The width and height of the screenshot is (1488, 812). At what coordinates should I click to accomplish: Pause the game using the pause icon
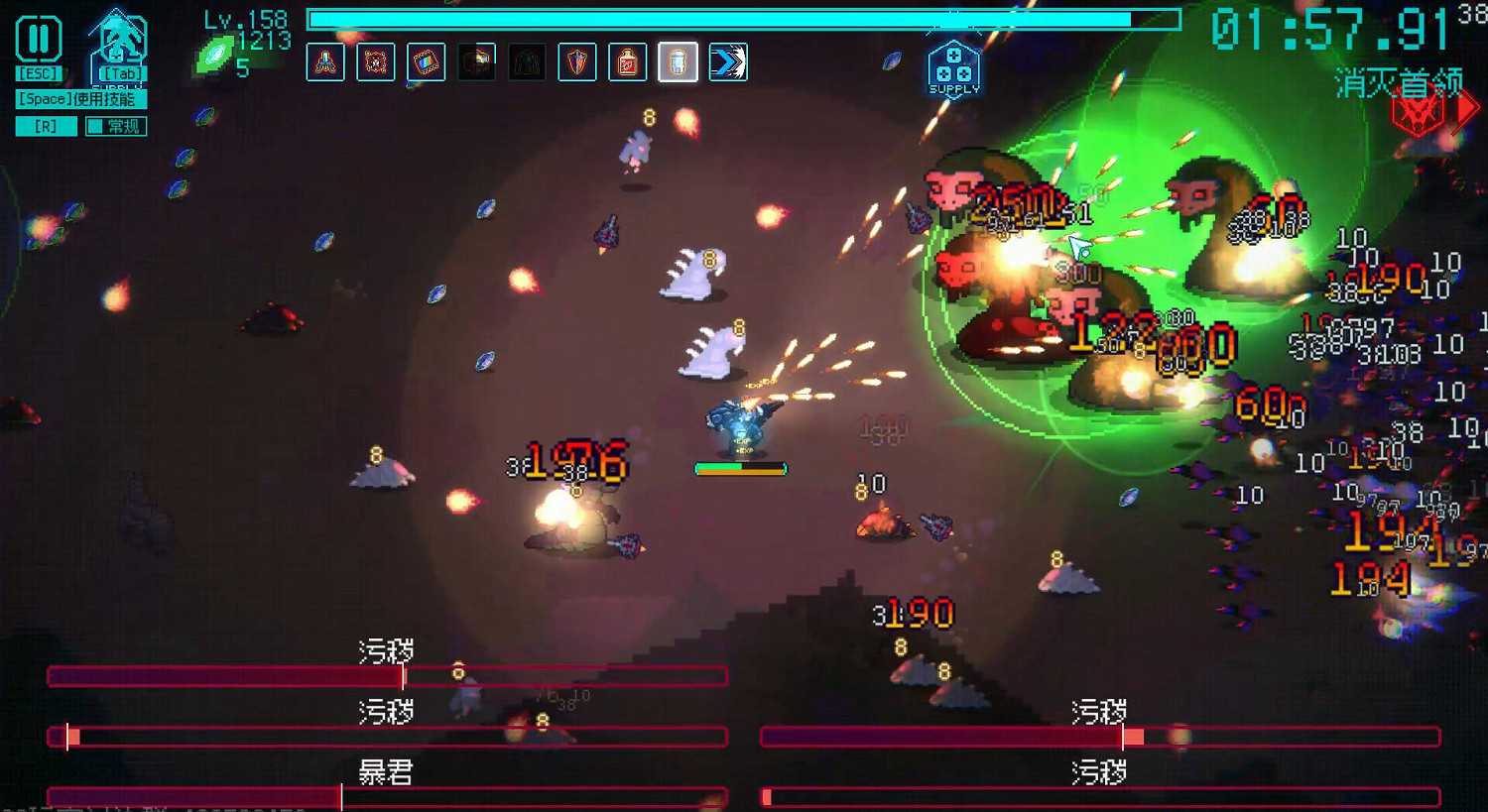38,37
